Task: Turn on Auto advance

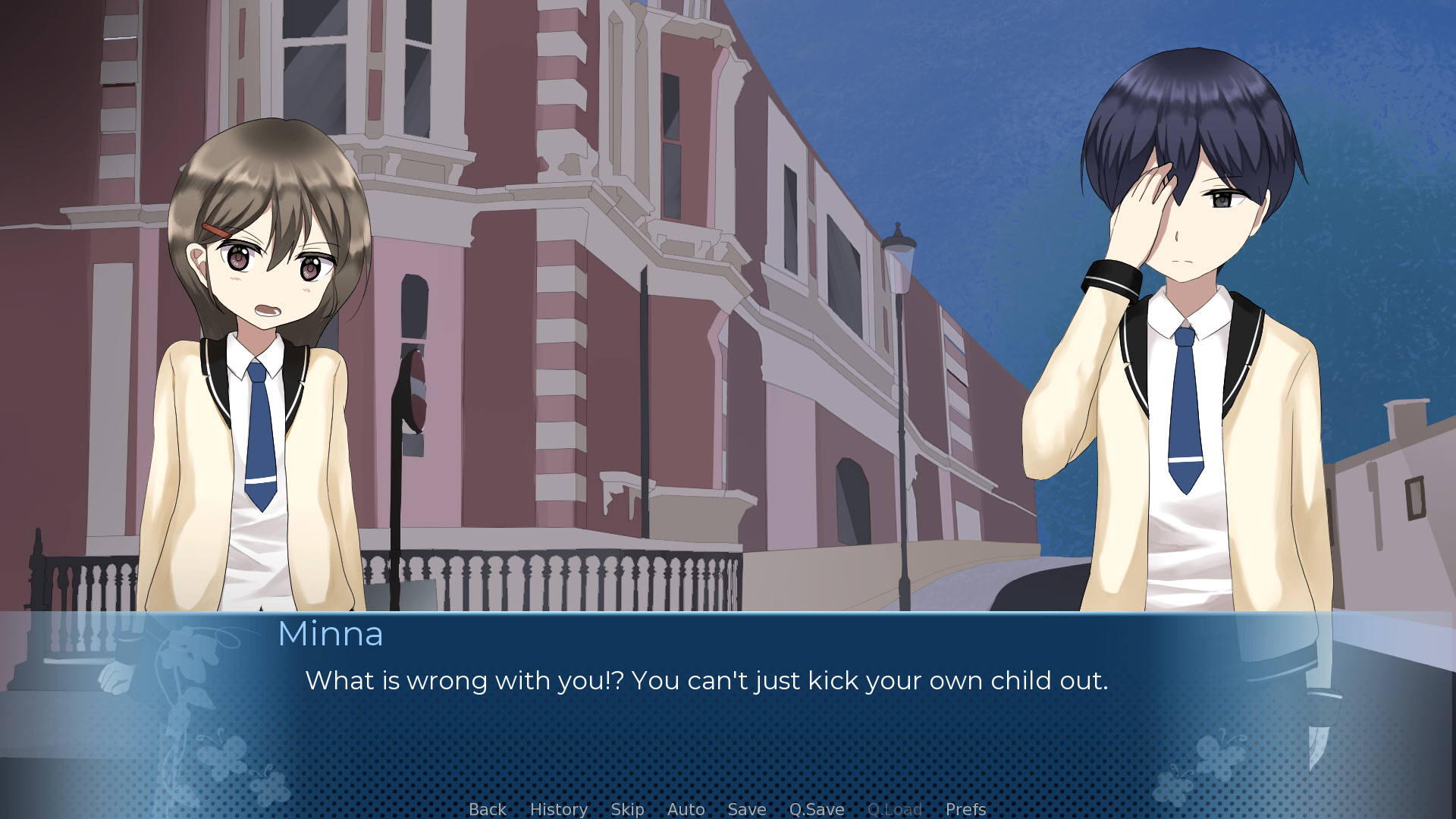Action: (x=686, y=809)
